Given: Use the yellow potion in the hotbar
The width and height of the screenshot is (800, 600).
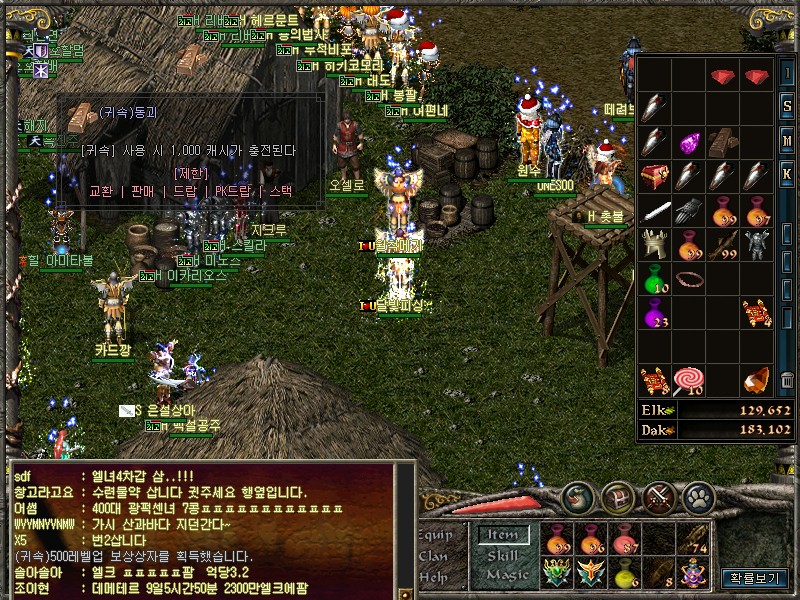Looking at the screenshot, I should click(x=624, y=571).
